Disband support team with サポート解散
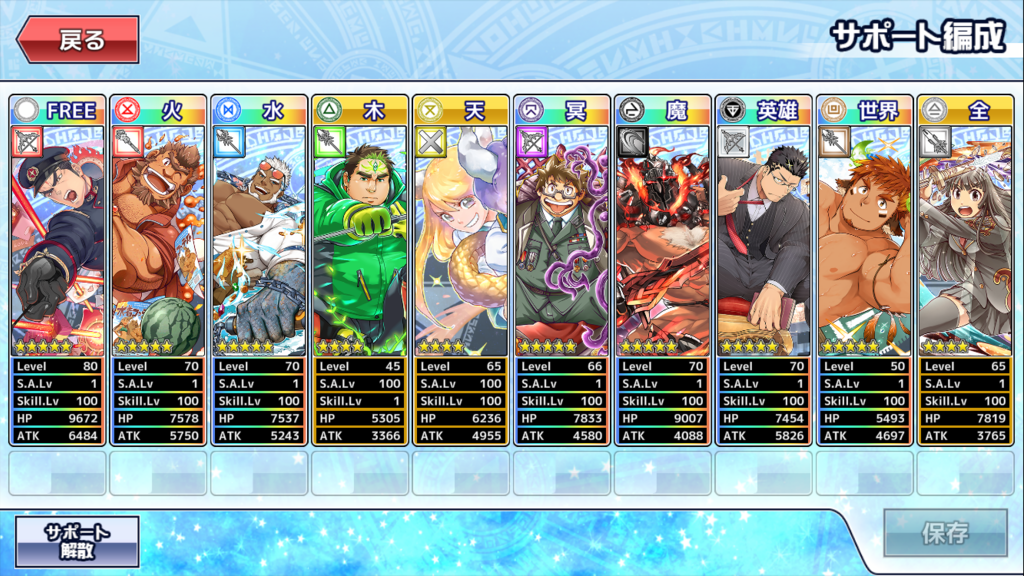Screen dimensions: 1024x576 (77, 540)
